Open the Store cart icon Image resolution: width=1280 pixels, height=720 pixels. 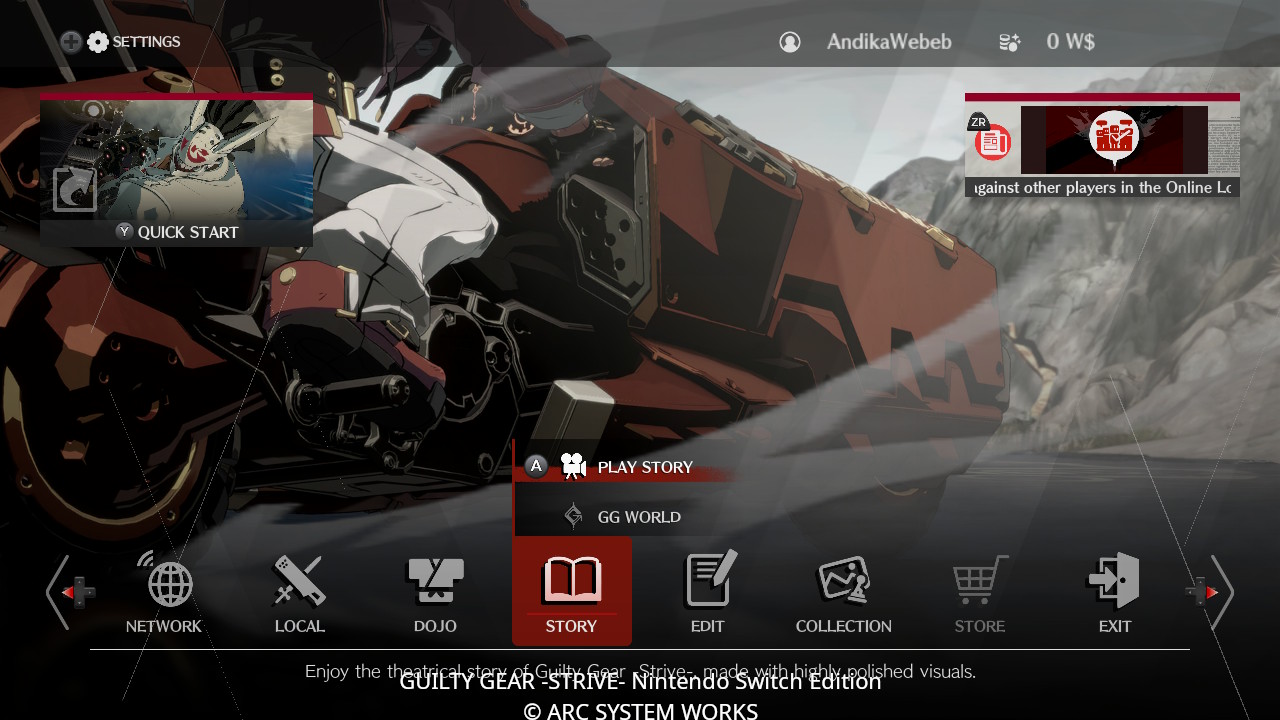(x=979, y=592)
